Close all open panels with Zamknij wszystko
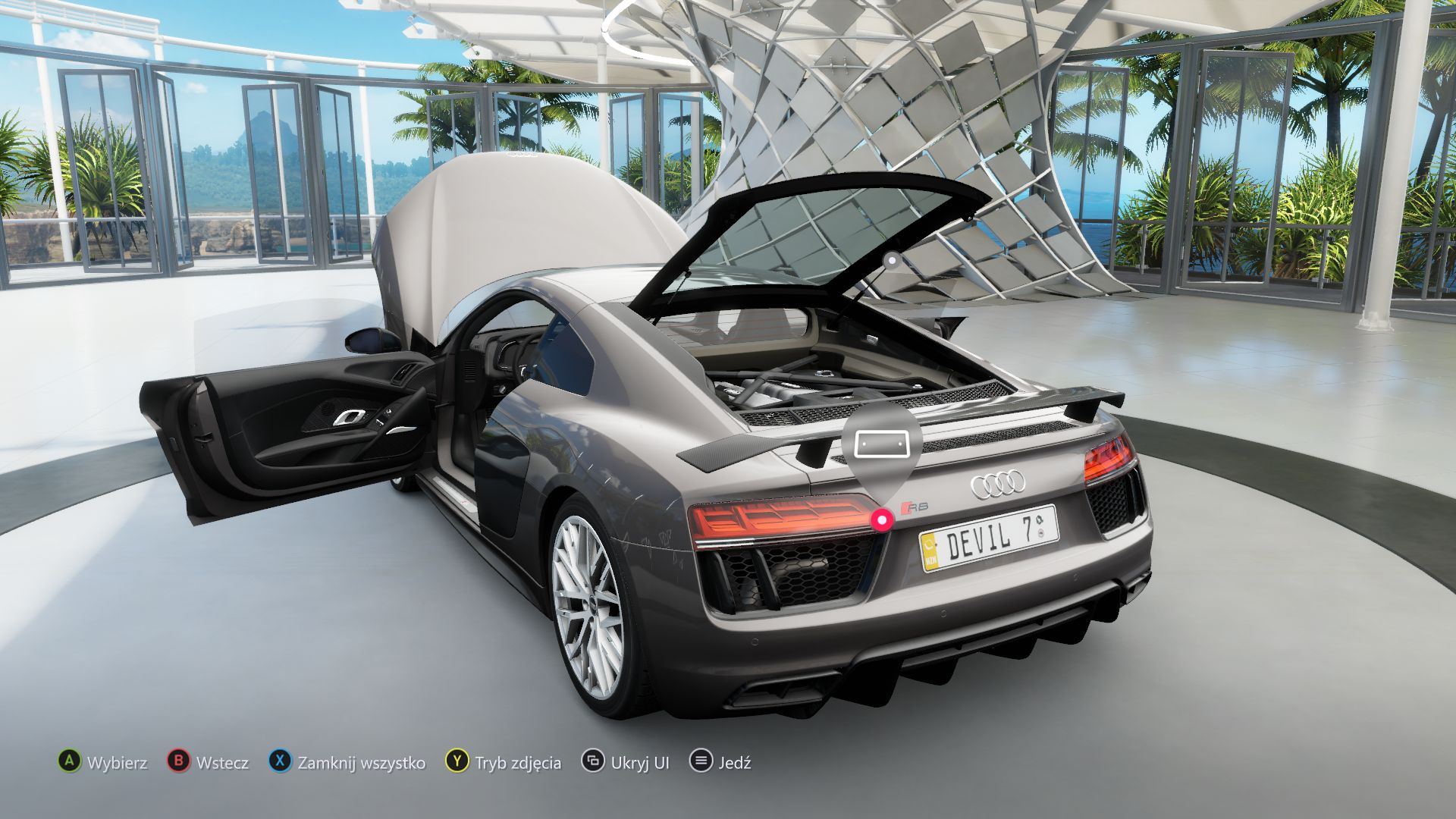The width and height of the screenshot is (1456, 819). point(363,763)
